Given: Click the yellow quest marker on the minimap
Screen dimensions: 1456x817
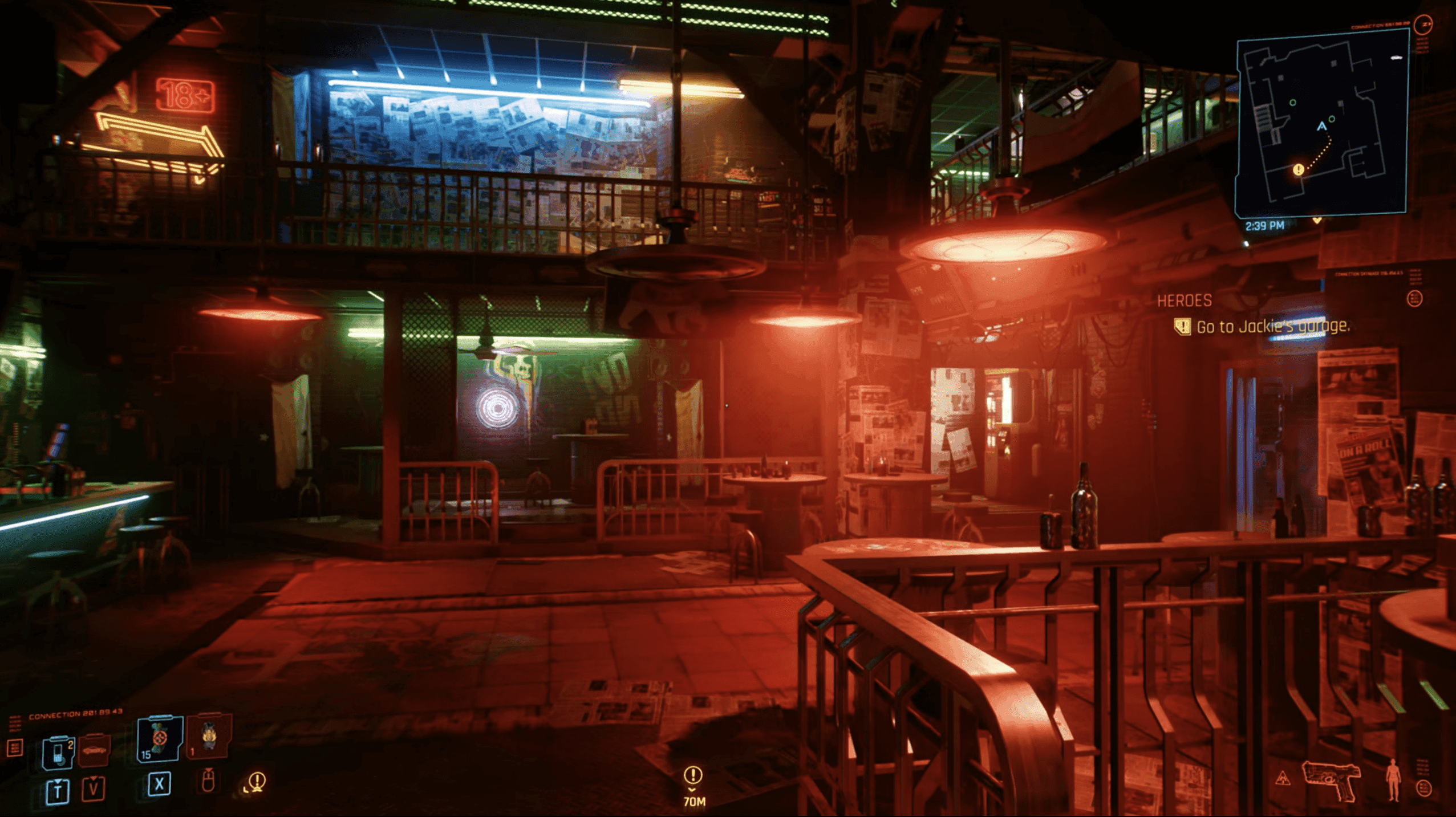Looking at the screenshot, I should pyautogui.click(x=1298, y=169).
